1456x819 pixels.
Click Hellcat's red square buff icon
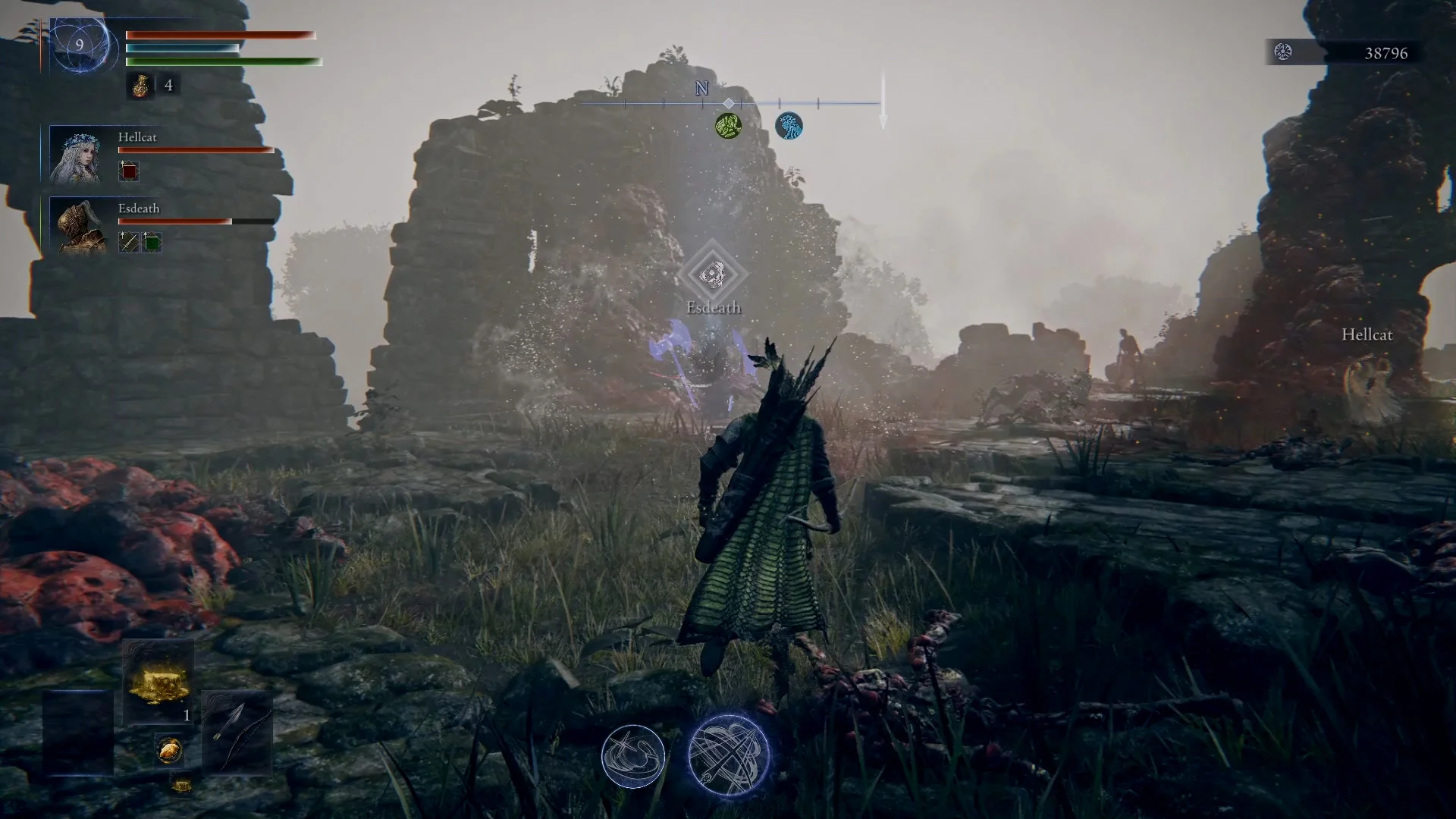pyautogui.click(x=129, y=171)
